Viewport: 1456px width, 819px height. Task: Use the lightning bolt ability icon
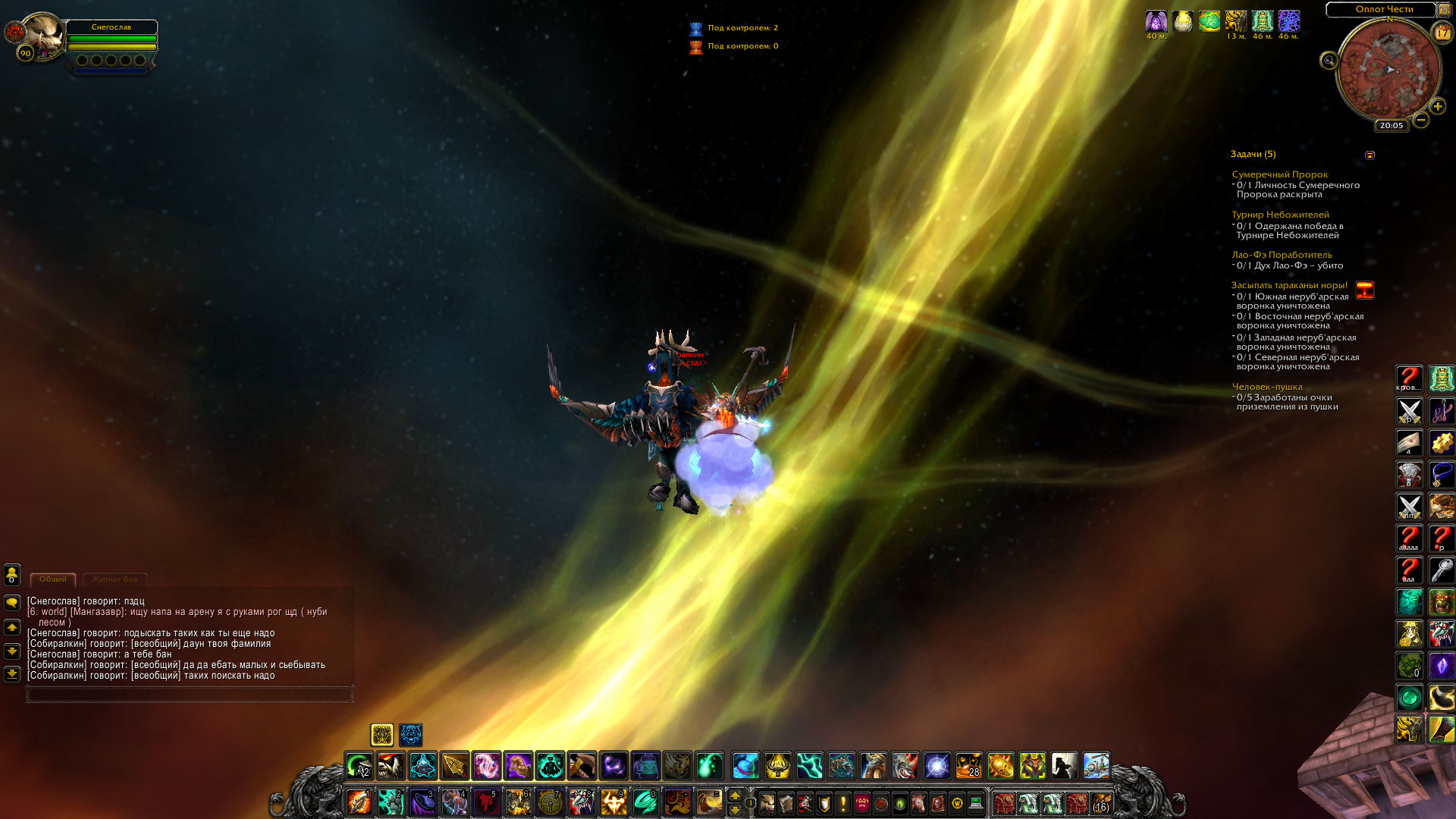click(x=809, y=766)
